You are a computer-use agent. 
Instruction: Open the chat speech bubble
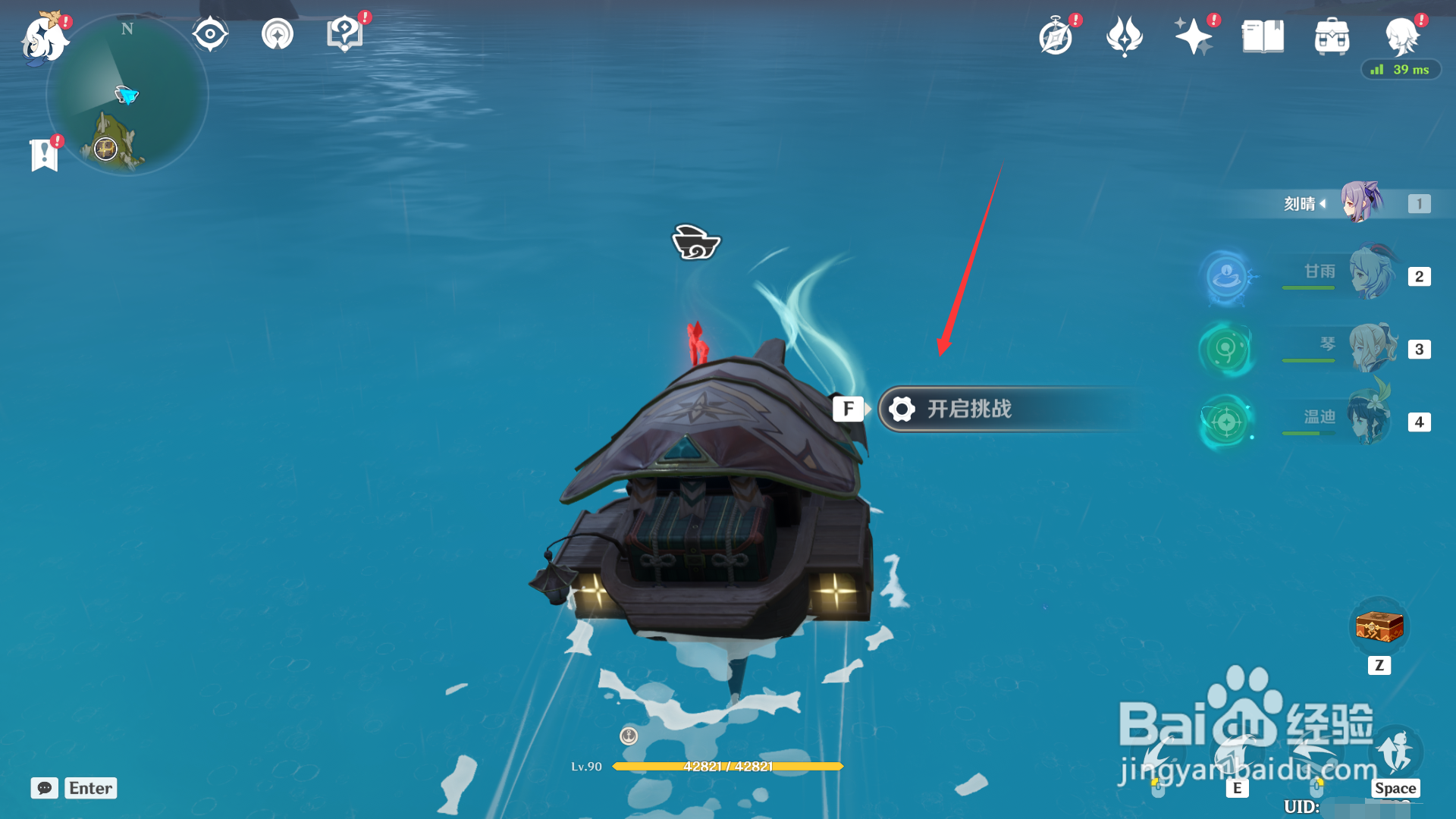tap(45, 788)
